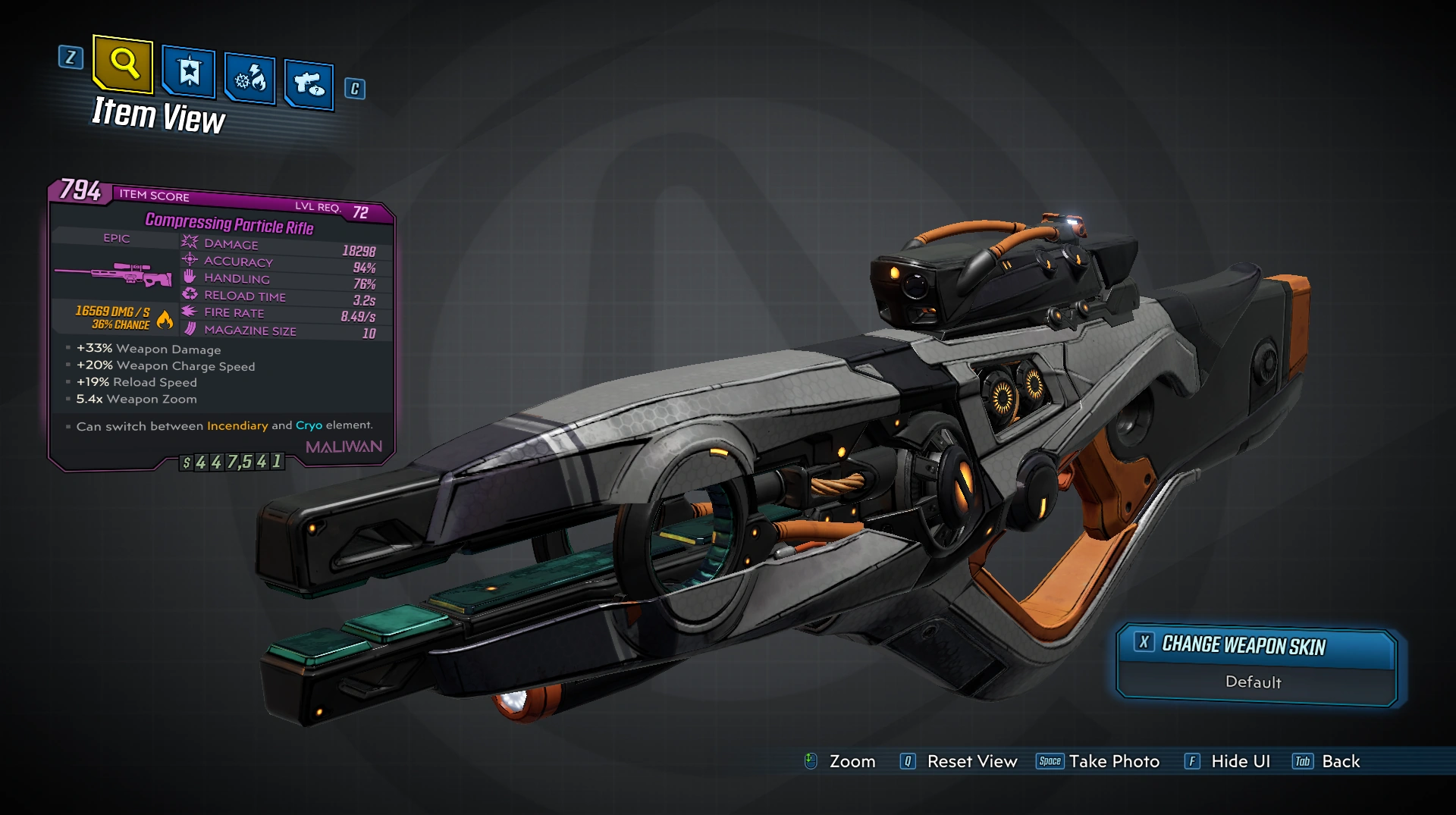Click Reset View in the bottom bar
The width and height of the screenshot is (1456, 815).
[959, 761]
